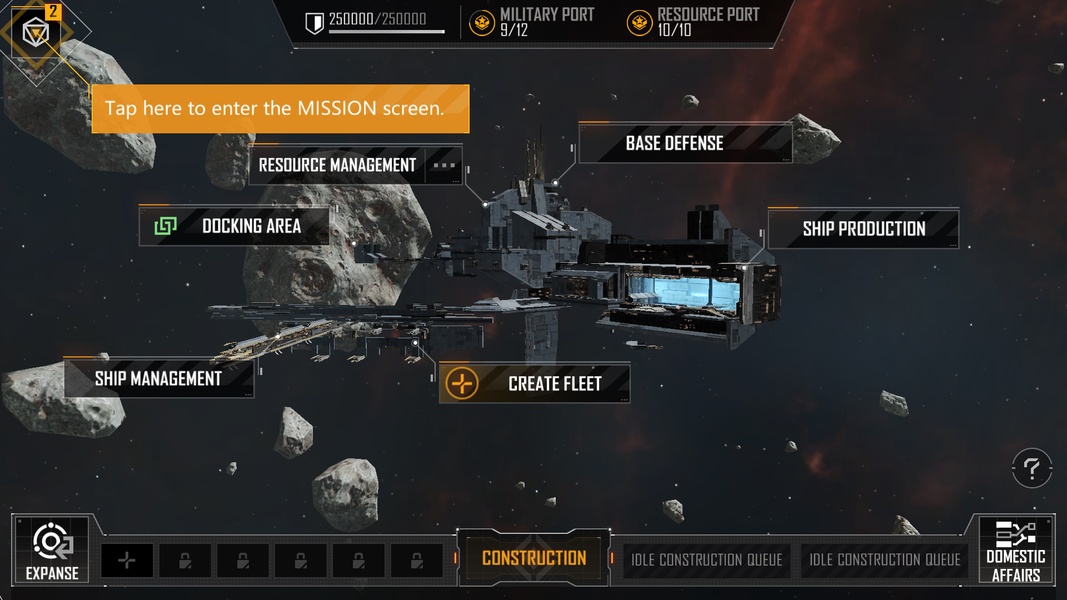Viewport: 1067px width, 600px height.
Task: Select the unlocked fleet slot with plus
Action: pos(127,561)
